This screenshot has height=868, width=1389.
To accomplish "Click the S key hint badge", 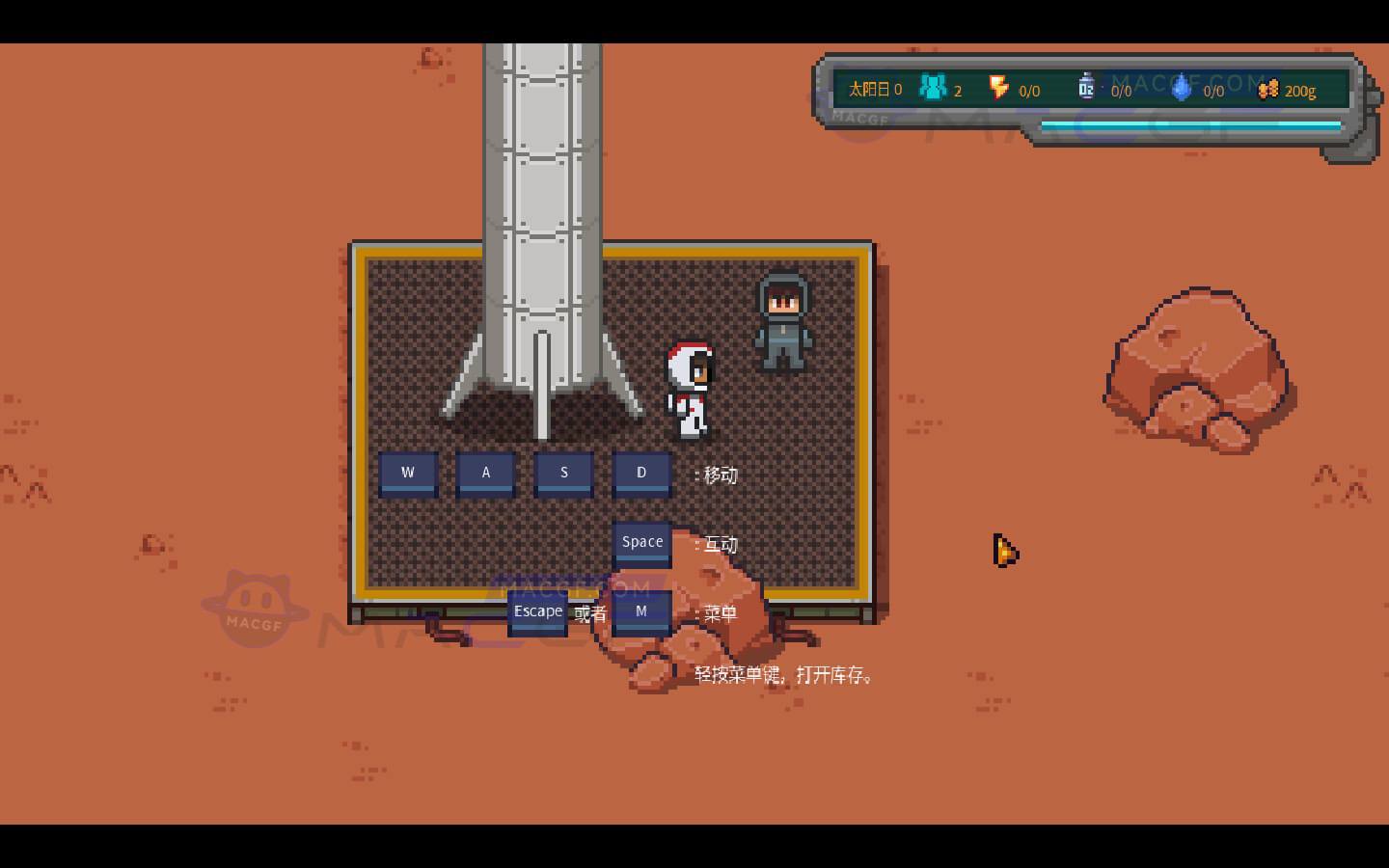I will (563, 473).
